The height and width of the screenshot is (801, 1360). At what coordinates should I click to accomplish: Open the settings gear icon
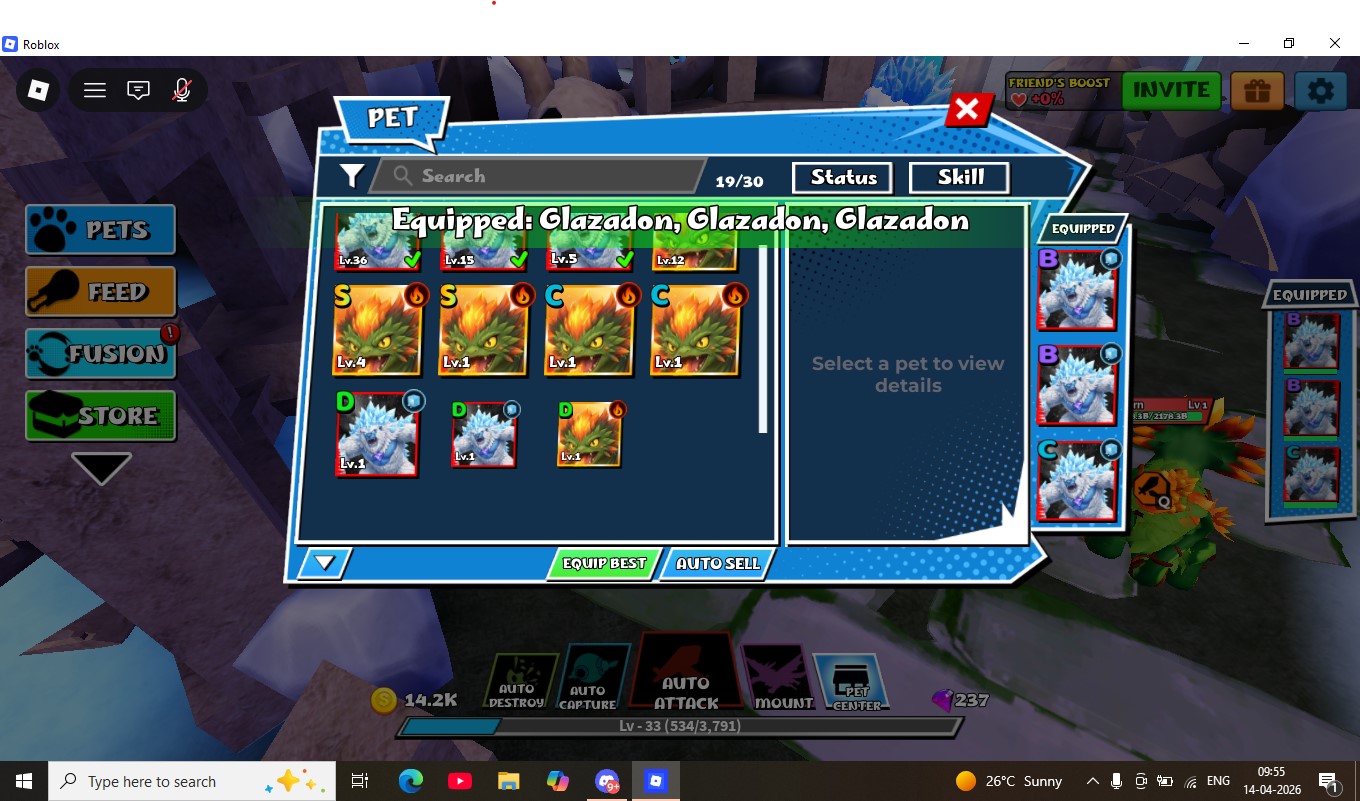(1320, 91)
